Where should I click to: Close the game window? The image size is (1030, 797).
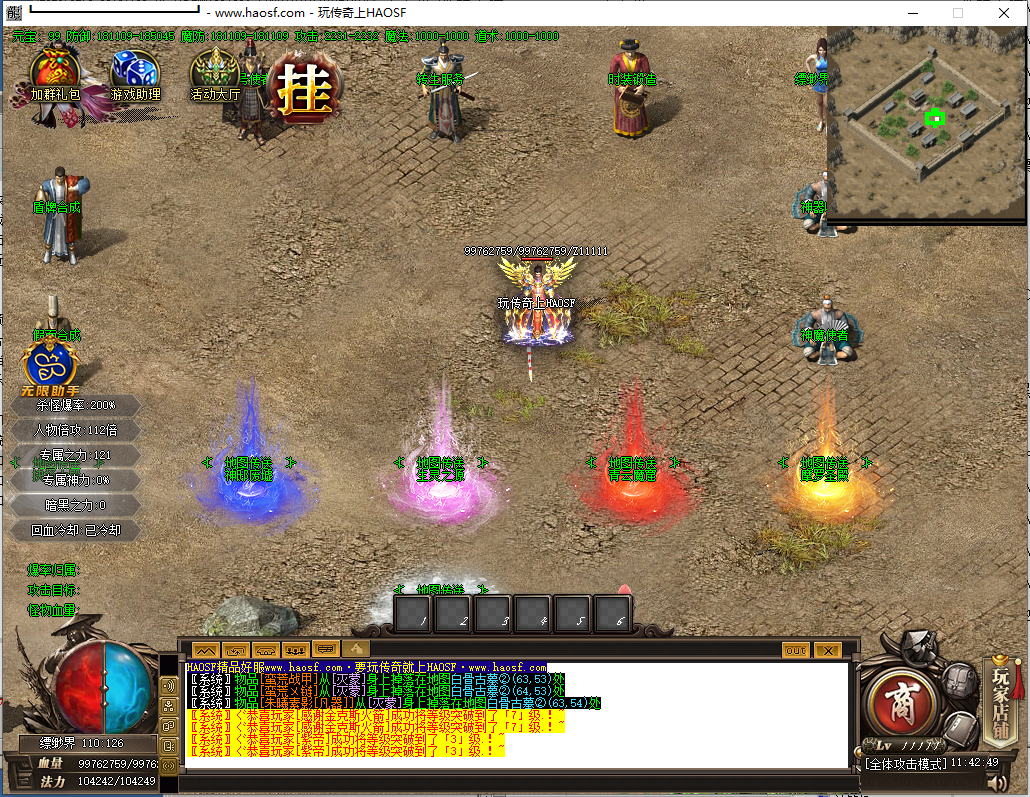point(1003,13)
